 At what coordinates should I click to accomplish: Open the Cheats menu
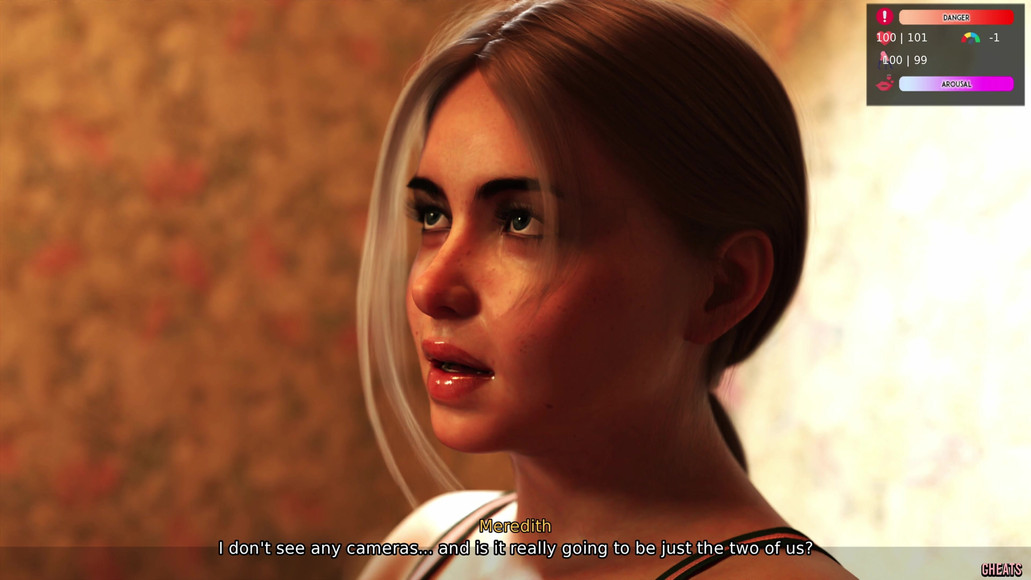(x=1000, y=569)
